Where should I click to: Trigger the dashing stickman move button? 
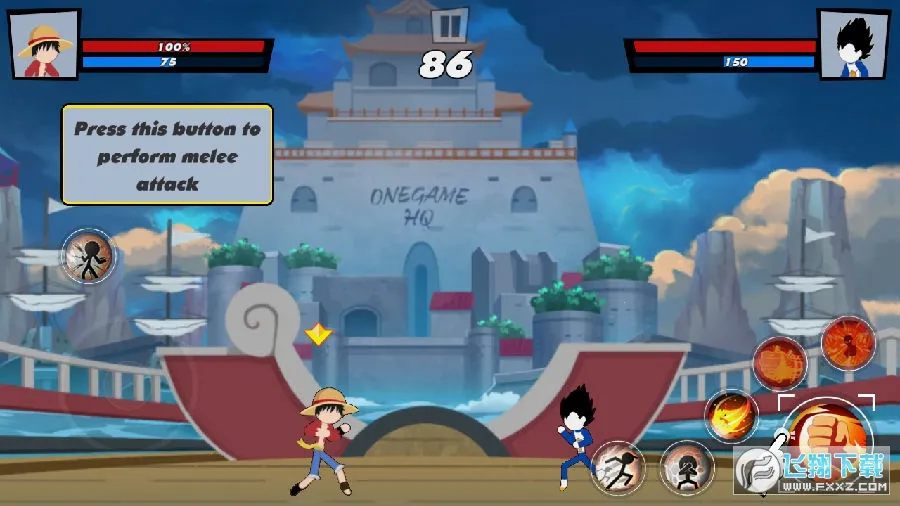(618, 467)
